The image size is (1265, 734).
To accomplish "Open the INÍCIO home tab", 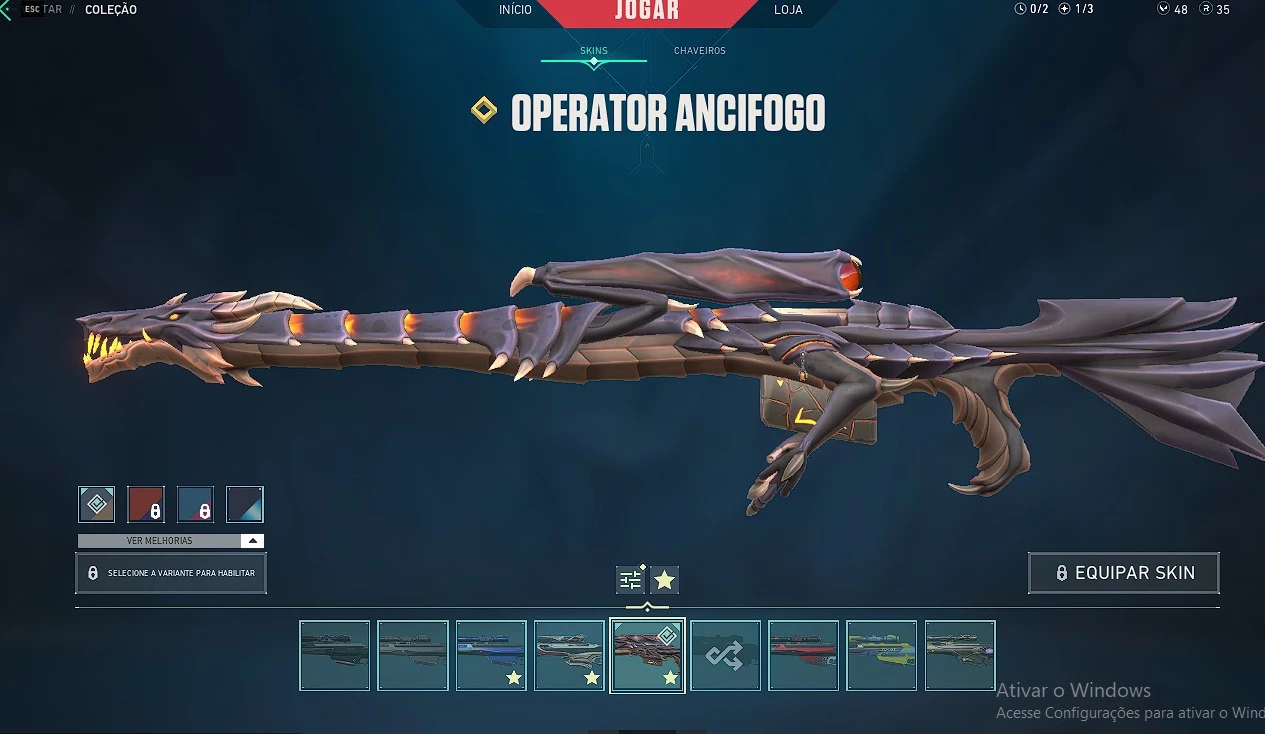I will [x=515, y=10].
